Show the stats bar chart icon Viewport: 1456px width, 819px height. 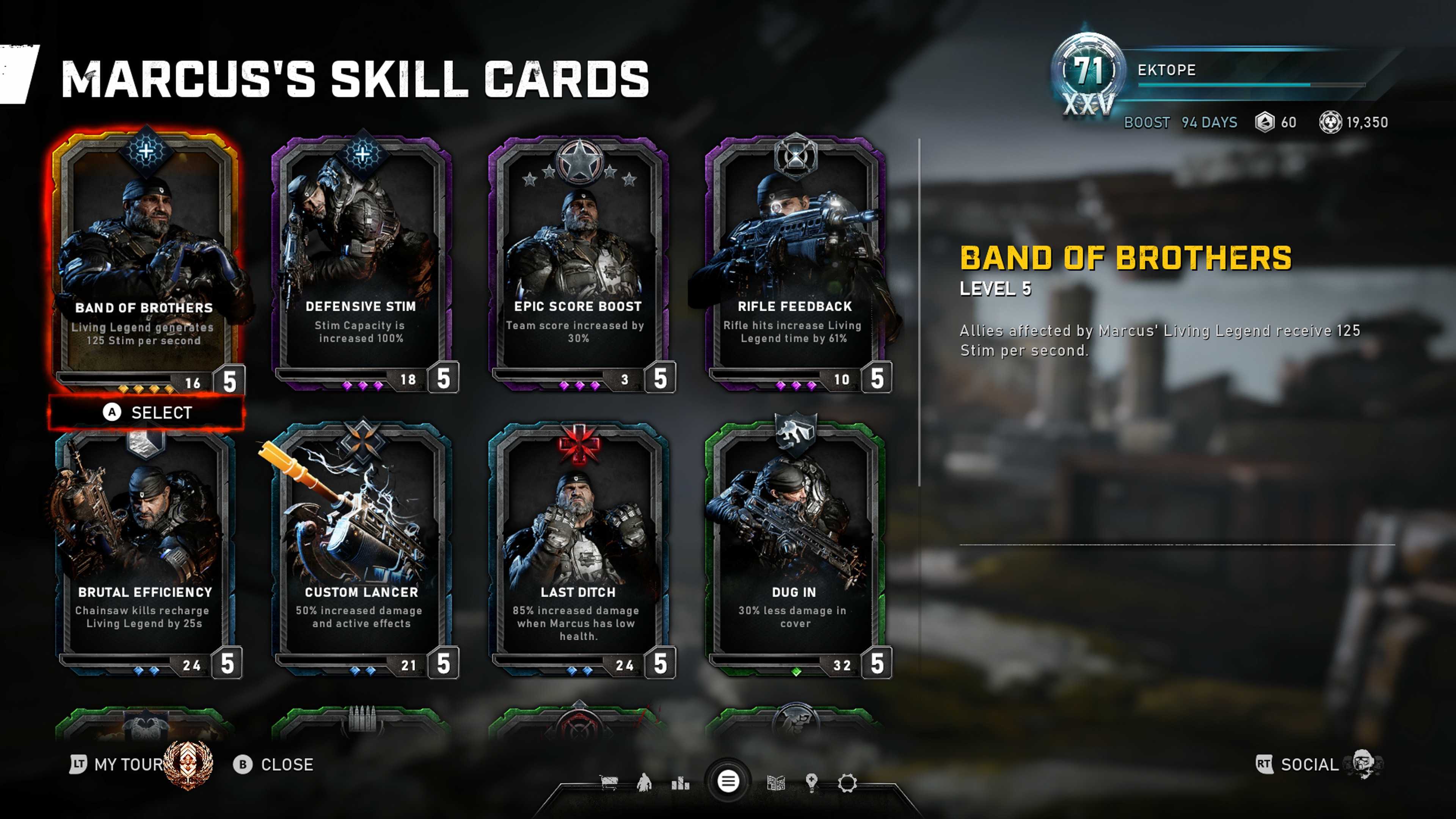click(681, 783)
